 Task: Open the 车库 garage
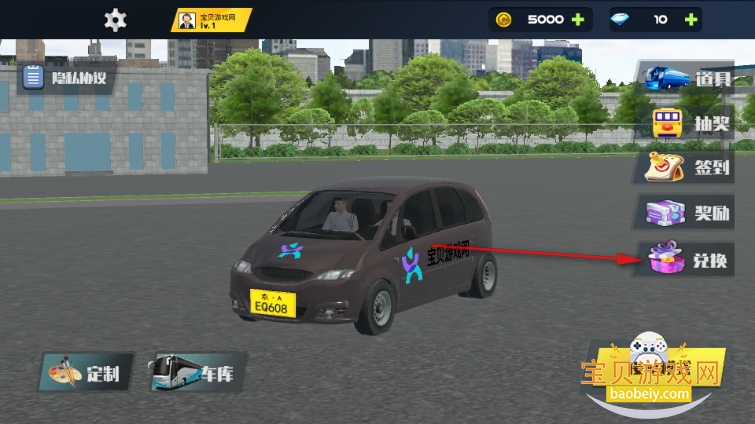pos(196,375)
